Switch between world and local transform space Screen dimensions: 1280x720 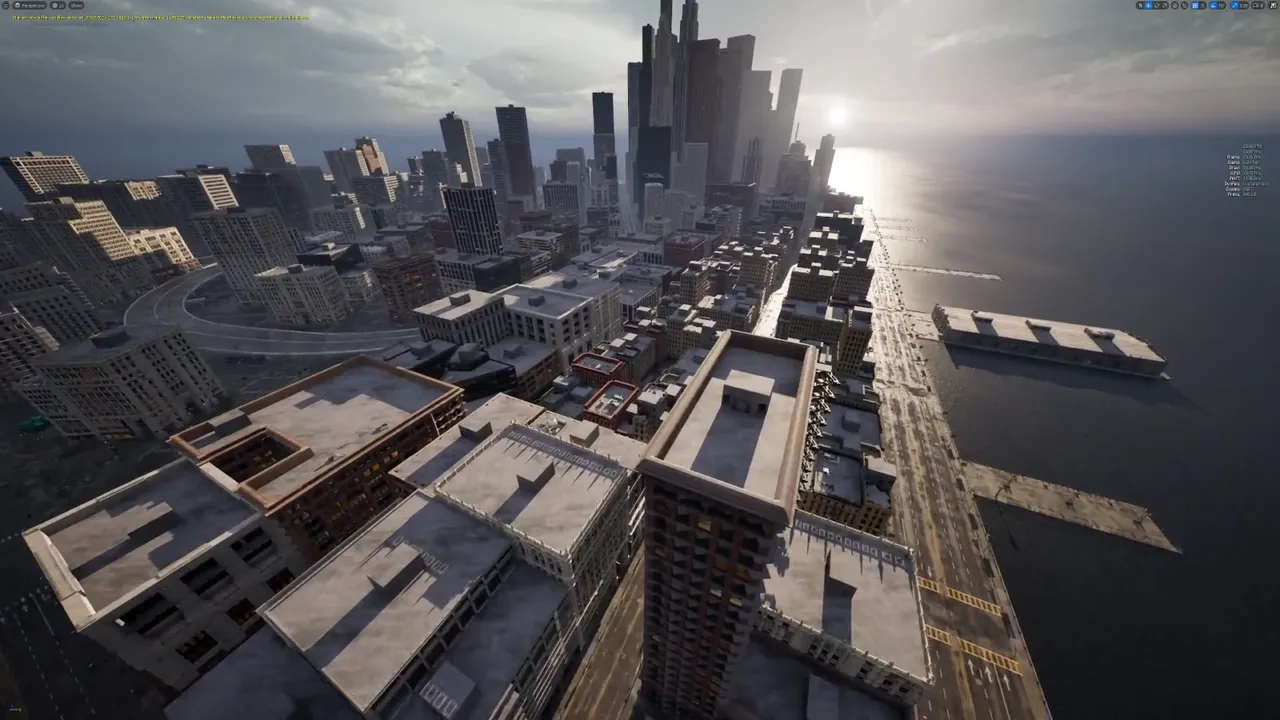point(1175,5)
